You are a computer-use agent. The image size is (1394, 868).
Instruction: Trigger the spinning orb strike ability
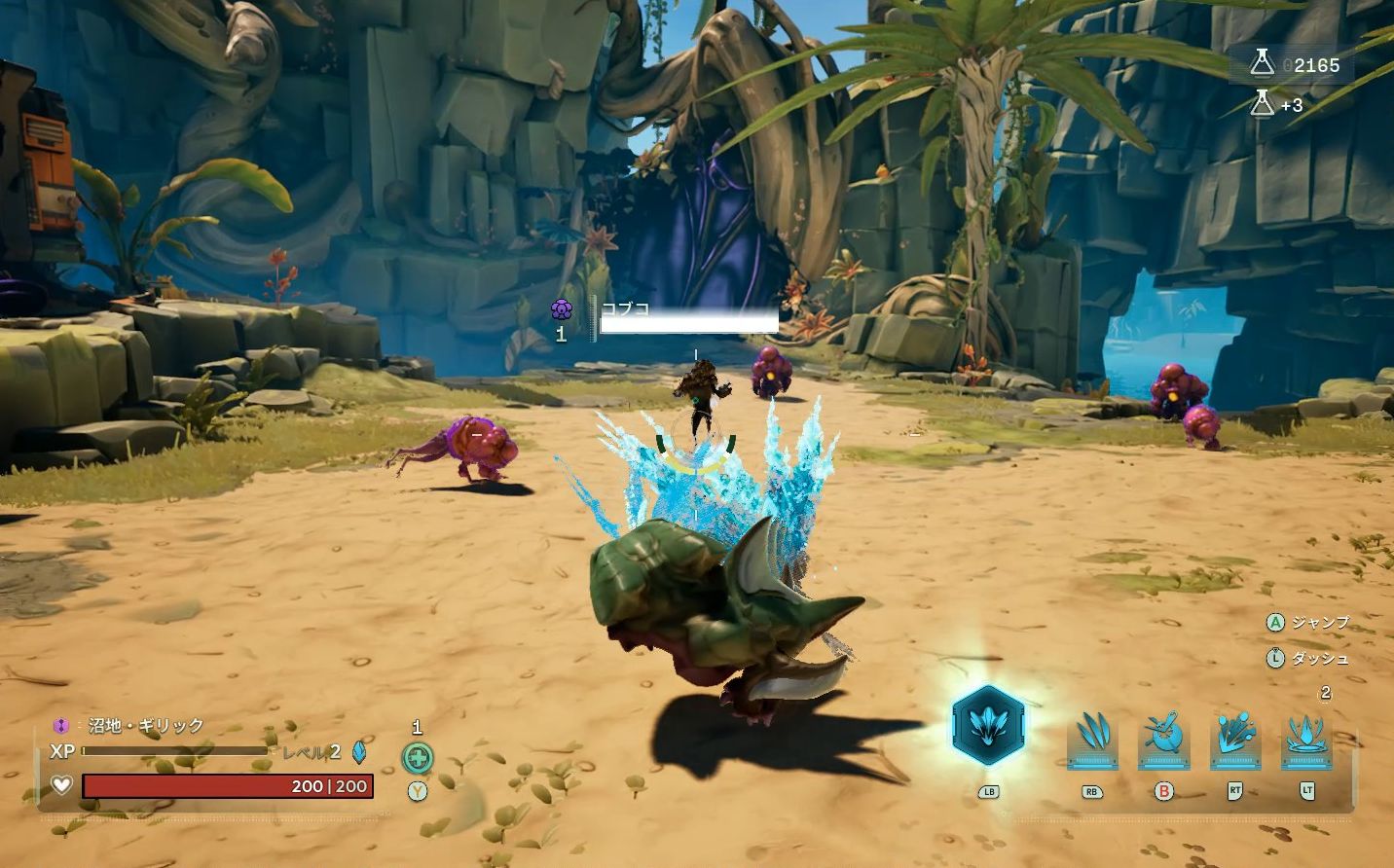tap(1163, 738)
